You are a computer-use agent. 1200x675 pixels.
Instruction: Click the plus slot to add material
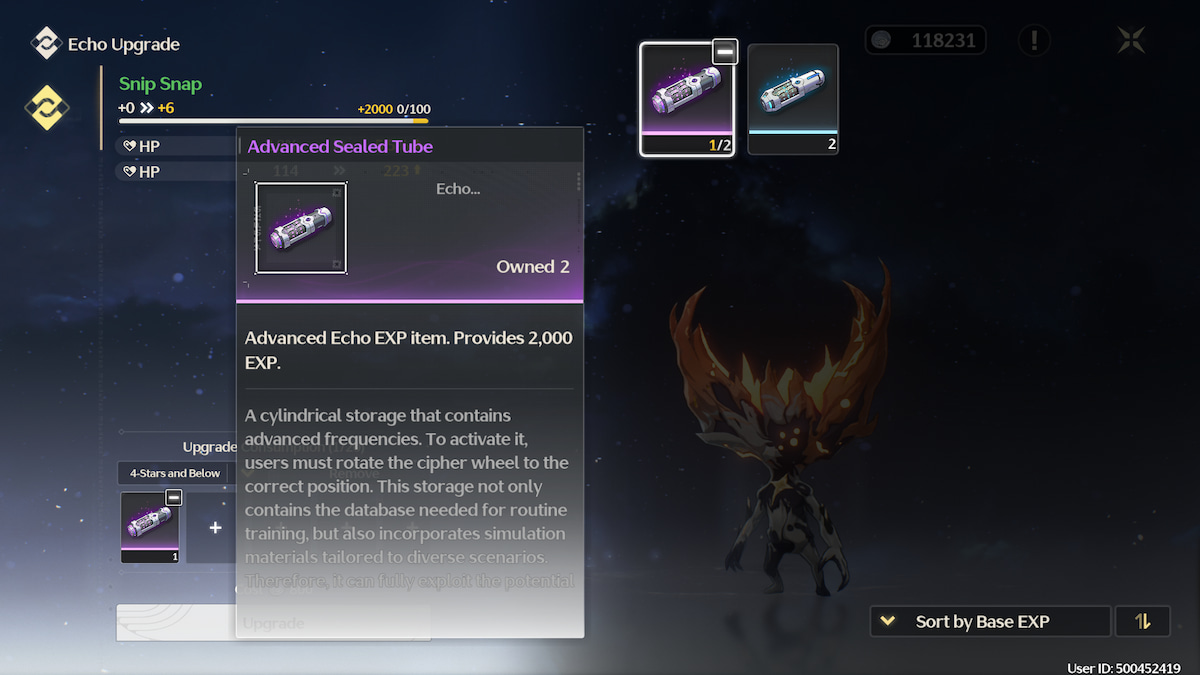pyautogui.click(x=215, y=527)
